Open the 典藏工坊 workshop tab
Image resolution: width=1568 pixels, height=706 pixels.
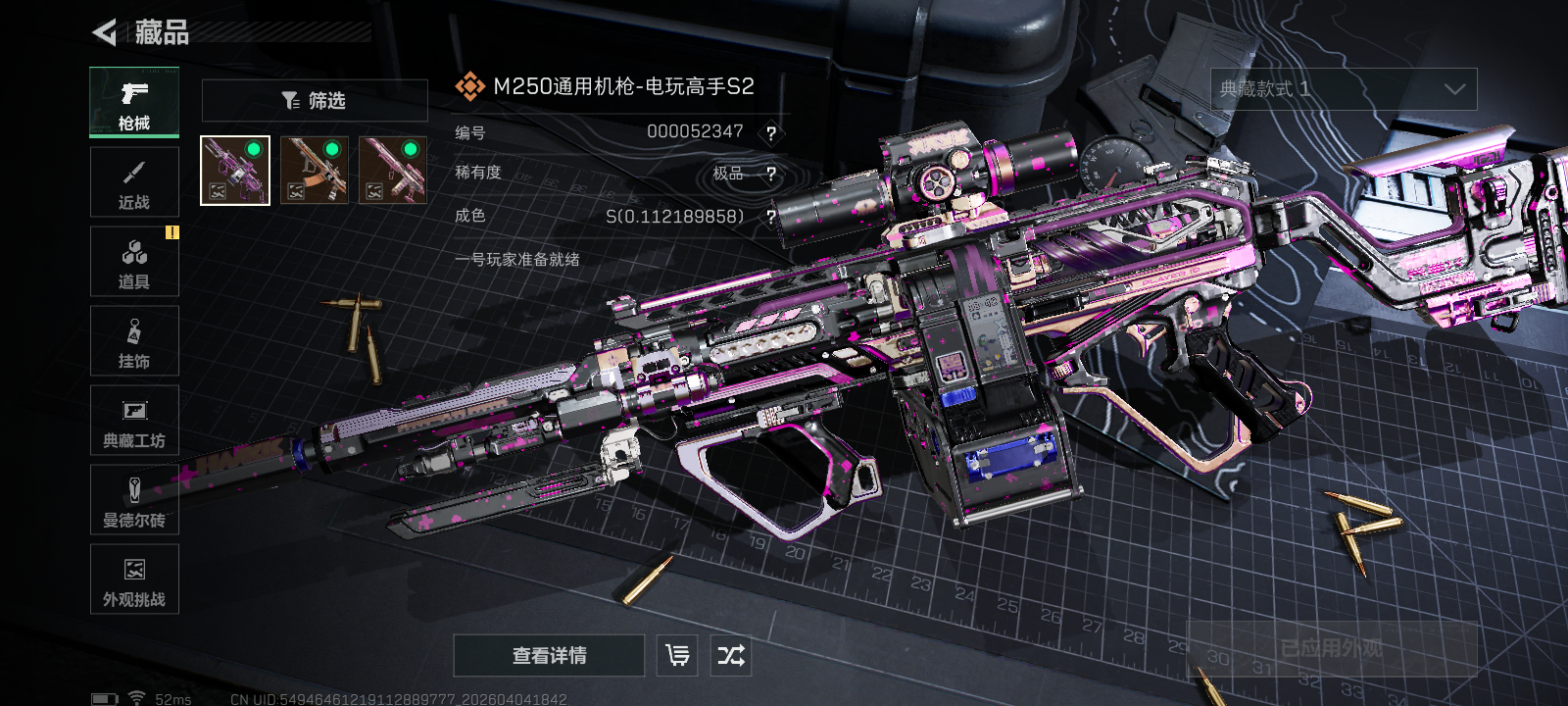coord(134,421)
